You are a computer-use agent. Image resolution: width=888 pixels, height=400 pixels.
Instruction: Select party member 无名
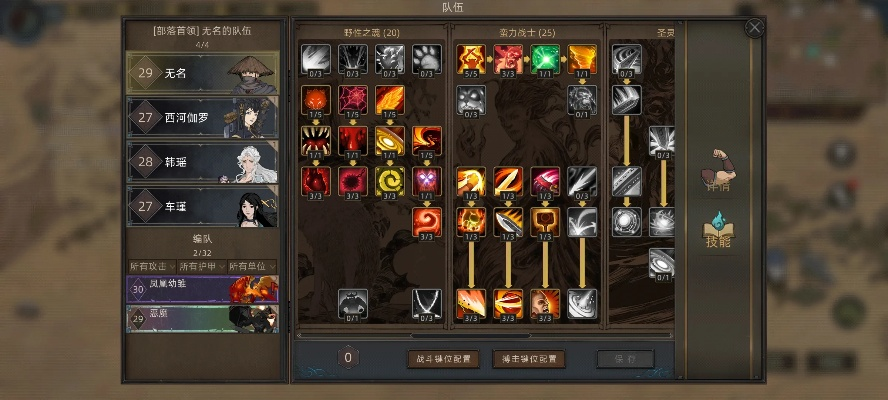[202, 72]
